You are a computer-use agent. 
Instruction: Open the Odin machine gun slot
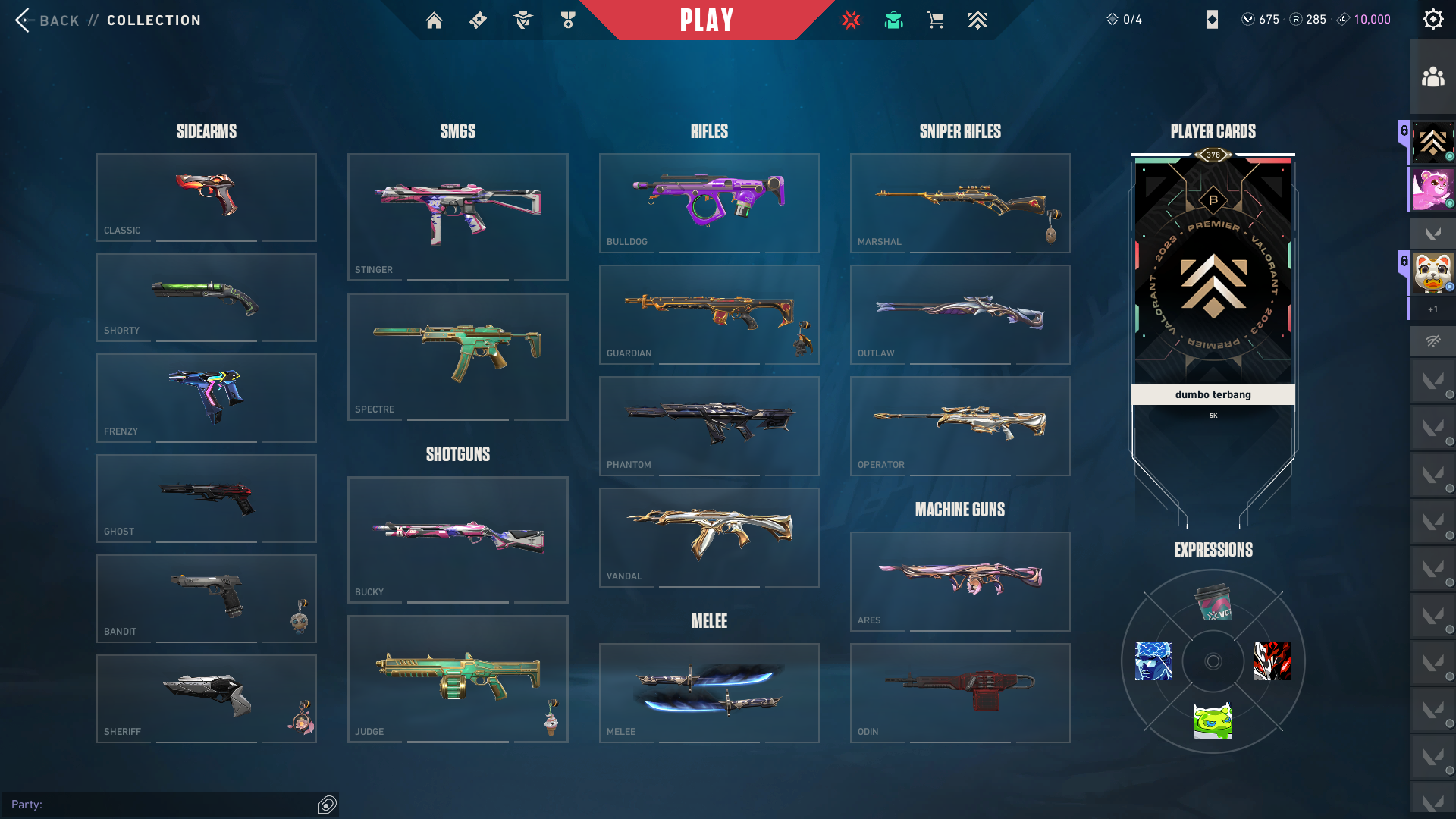(960, 692)
